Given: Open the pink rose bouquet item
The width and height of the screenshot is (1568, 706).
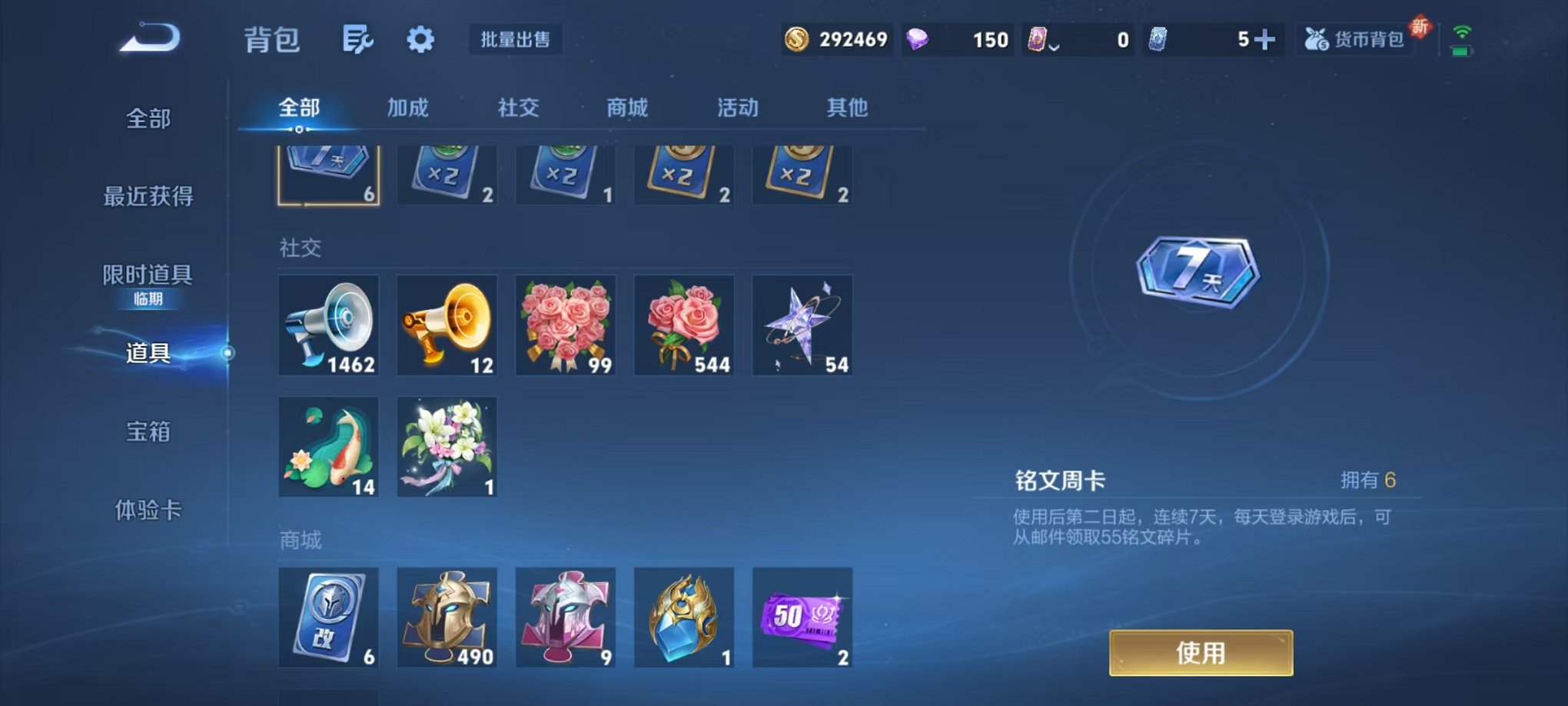Looking at the screenshot, I should click(x=566, y=325).
